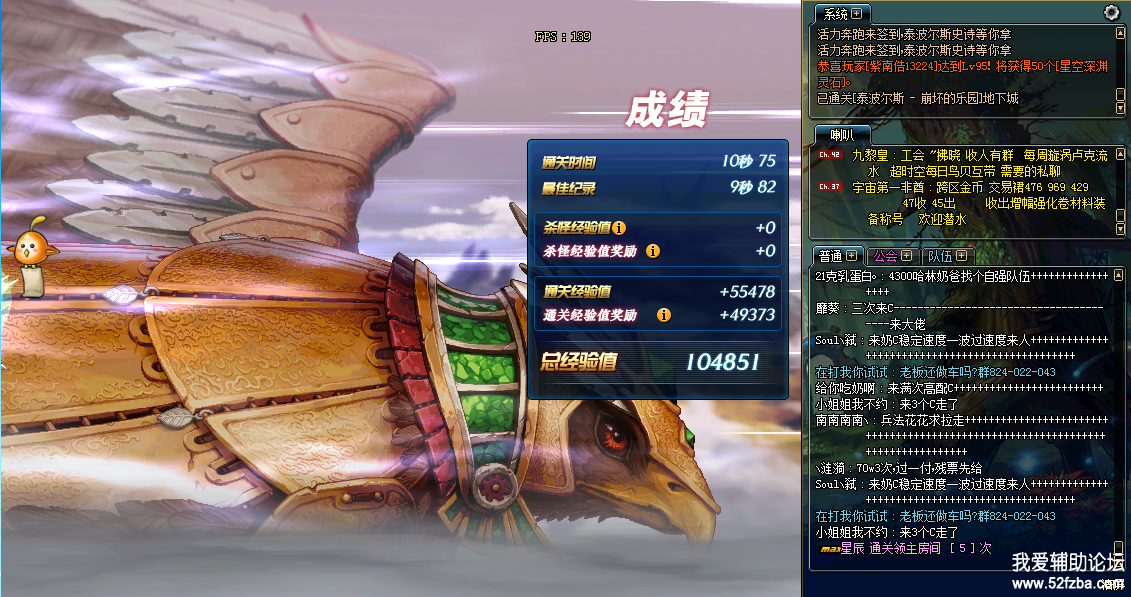This screenshot has width=1131, height=597.
Task: Switch to the 喇叭 megaphone tab
Action: (842, 134)
